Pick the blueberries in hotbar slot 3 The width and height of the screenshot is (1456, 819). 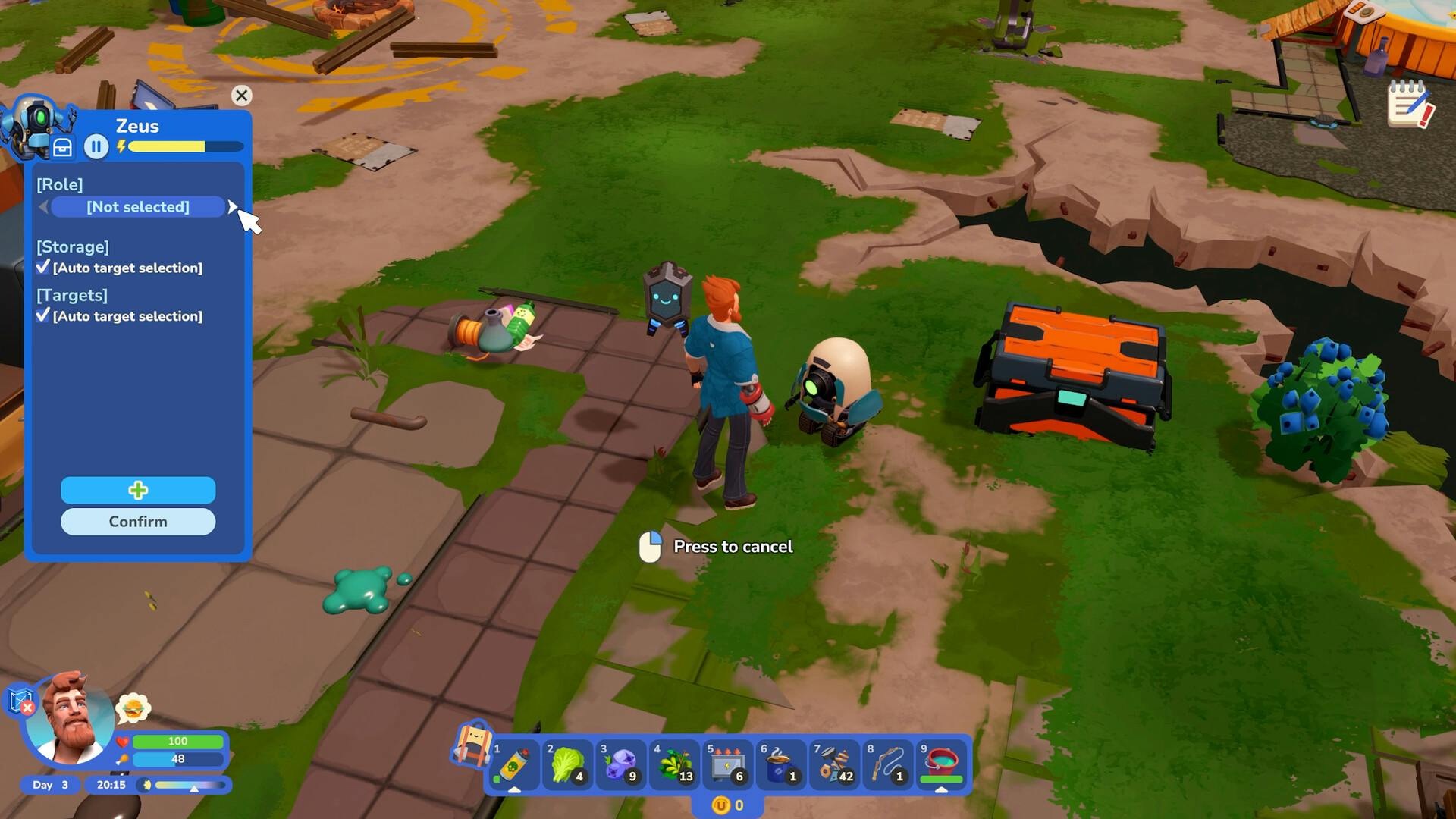point(620,764)
